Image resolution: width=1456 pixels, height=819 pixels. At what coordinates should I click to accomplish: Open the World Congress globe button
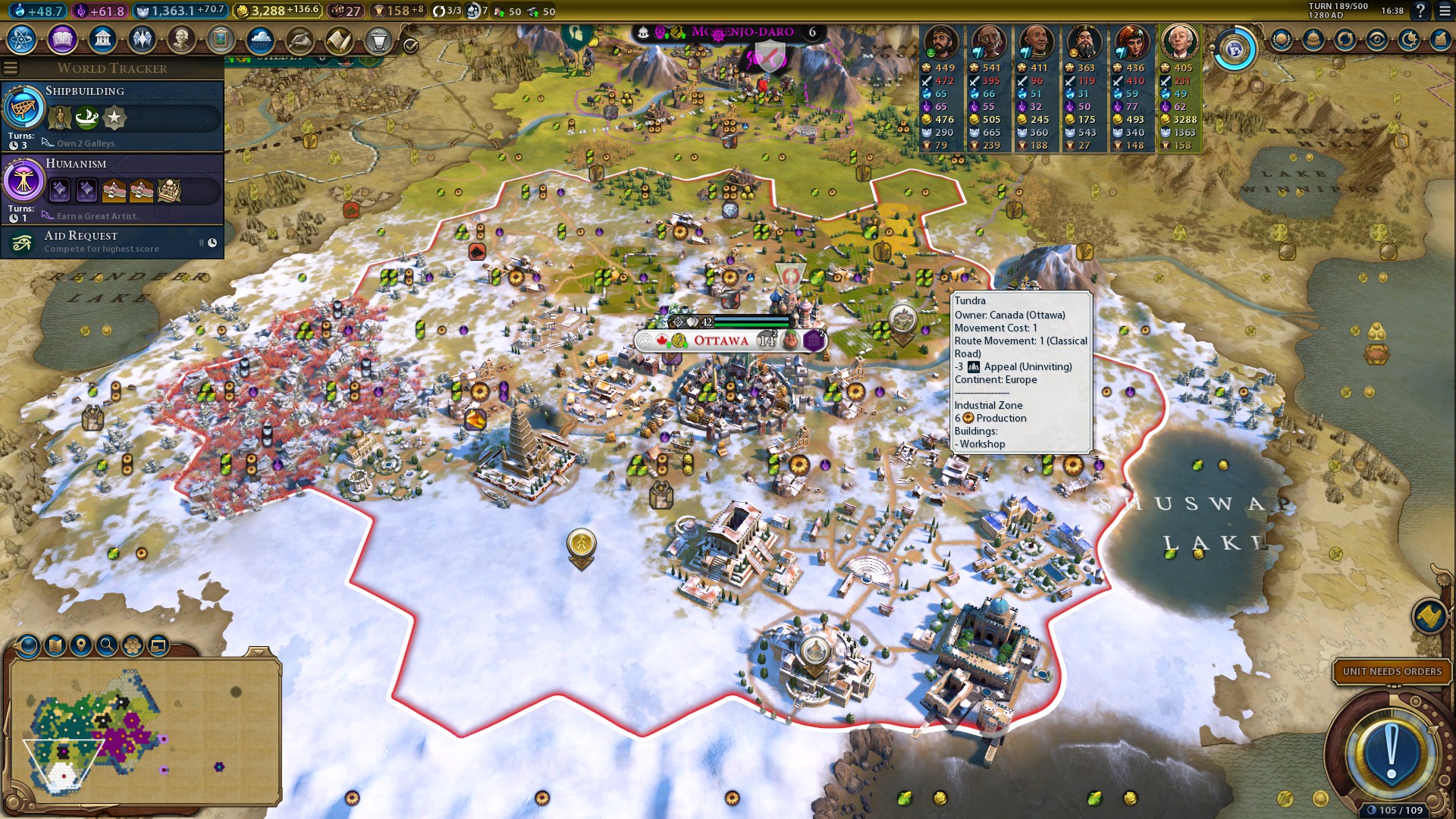click(1235, 50)
